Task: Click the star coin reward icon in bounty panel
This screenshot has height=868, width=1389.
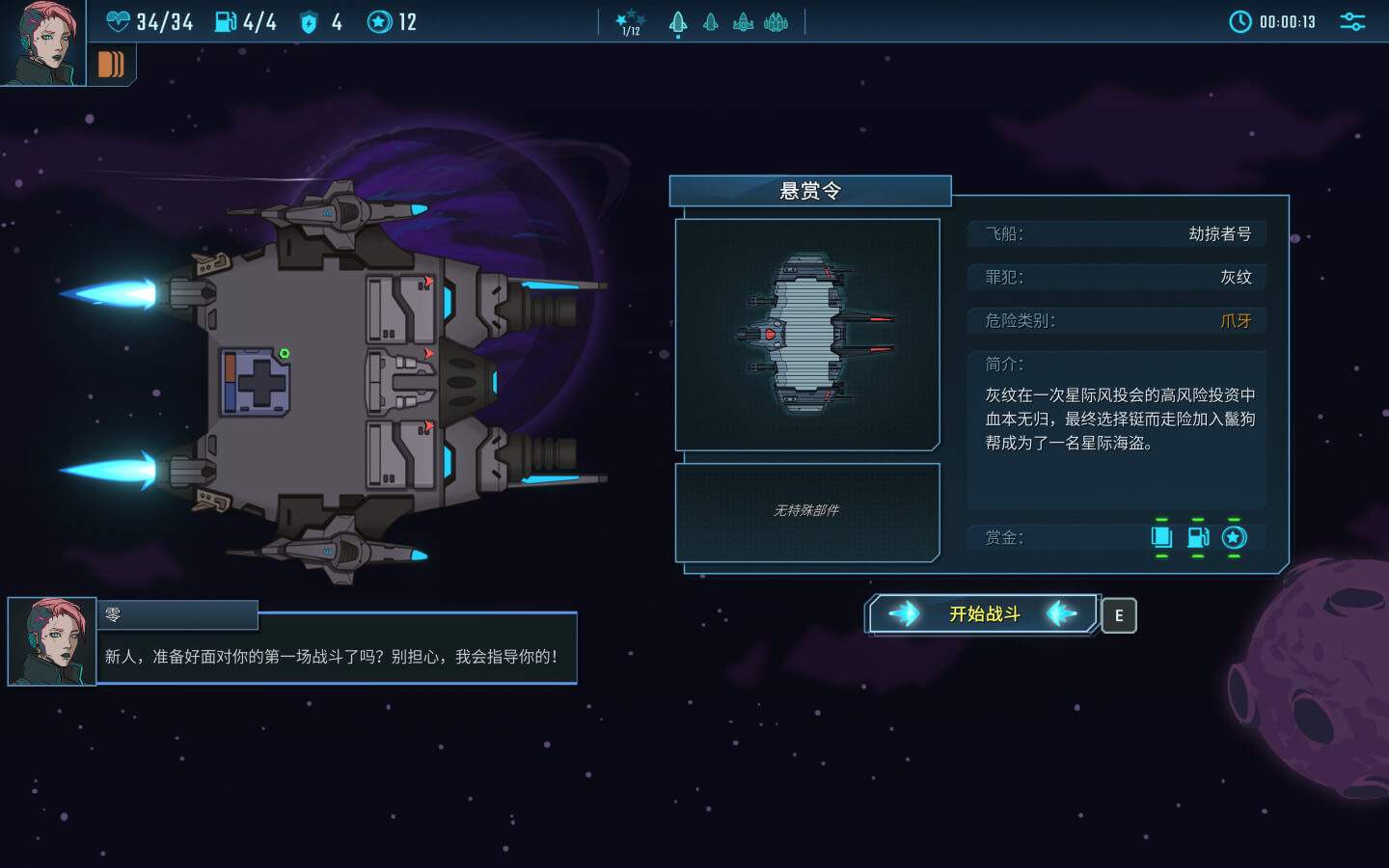Action: coord(1234,538)
